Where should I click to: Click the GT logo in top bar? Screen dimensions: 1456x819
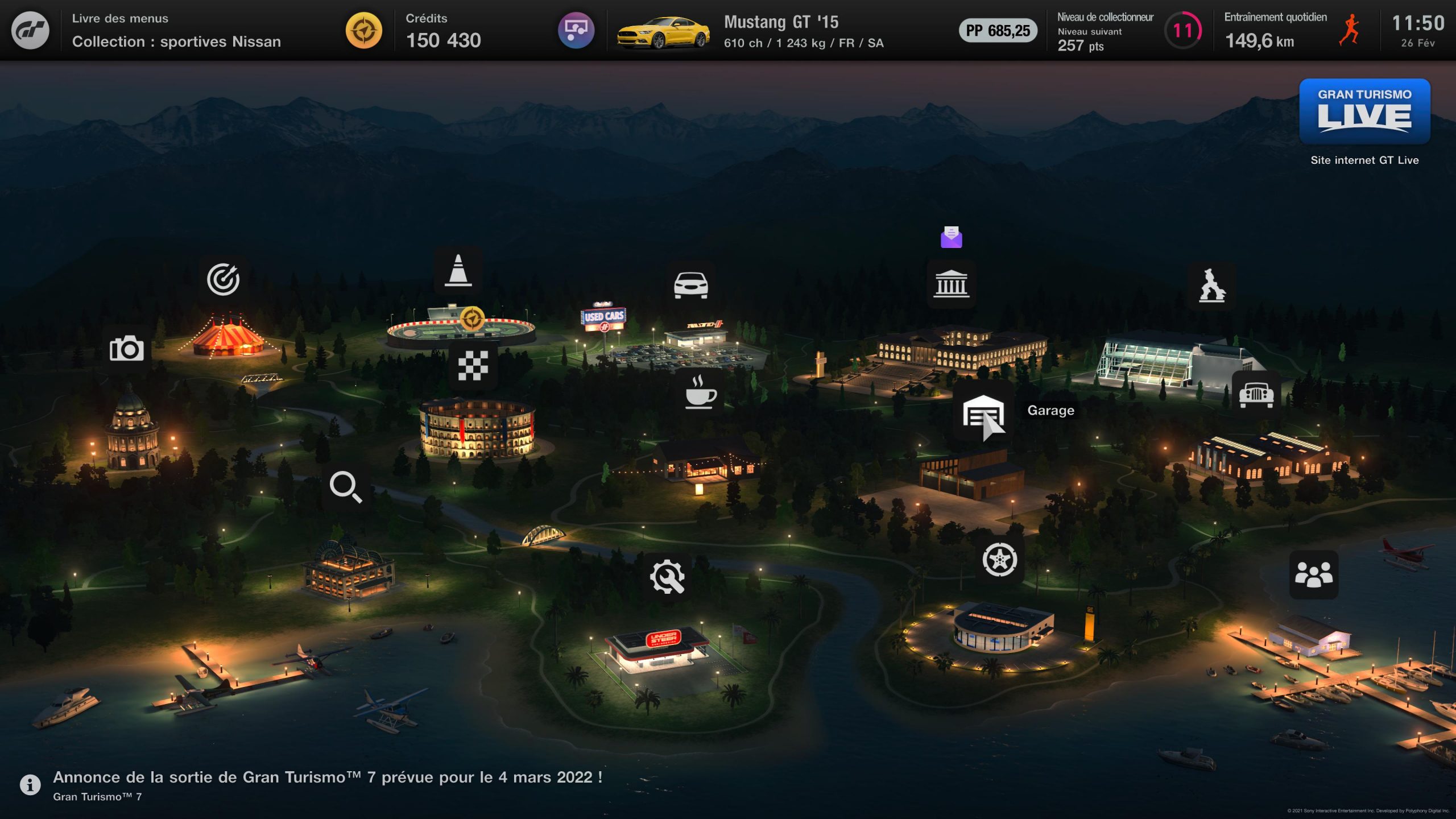click(30, 30)
